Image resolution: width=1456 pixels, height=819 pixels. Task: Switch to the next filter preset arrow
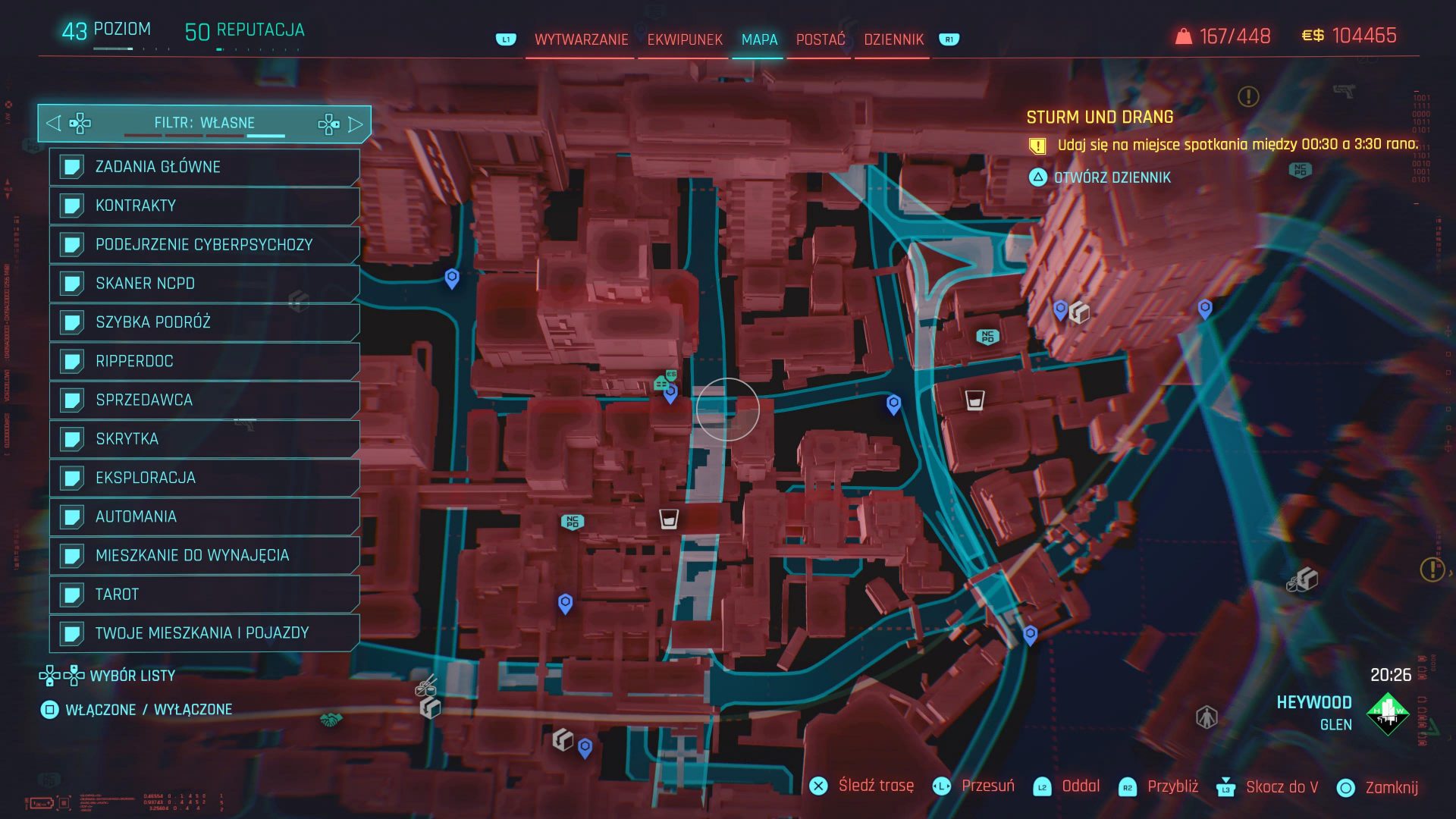(x=355, y=124)
